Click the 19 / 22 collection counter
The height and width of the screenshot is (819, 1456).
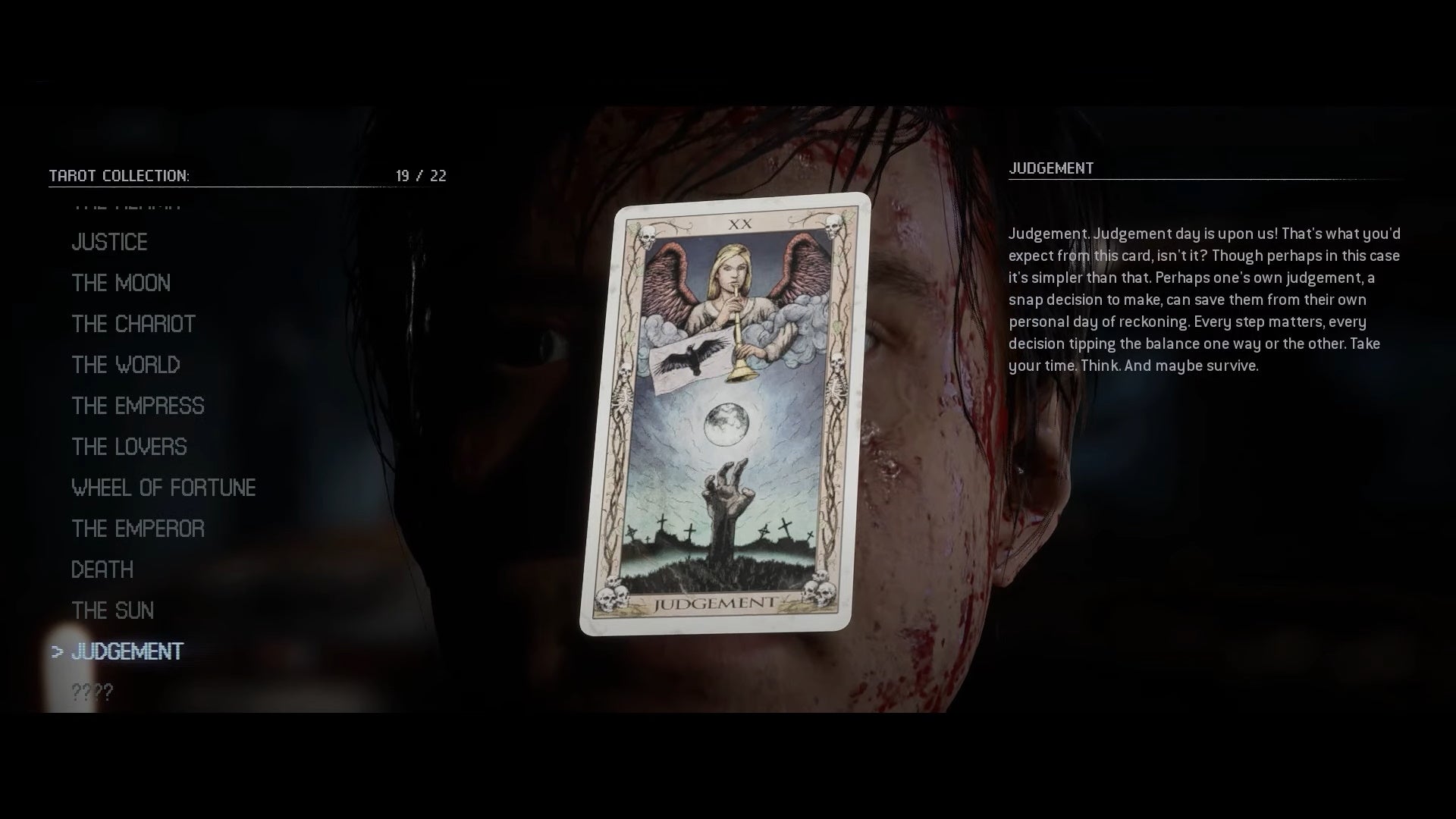coord(421,175)
